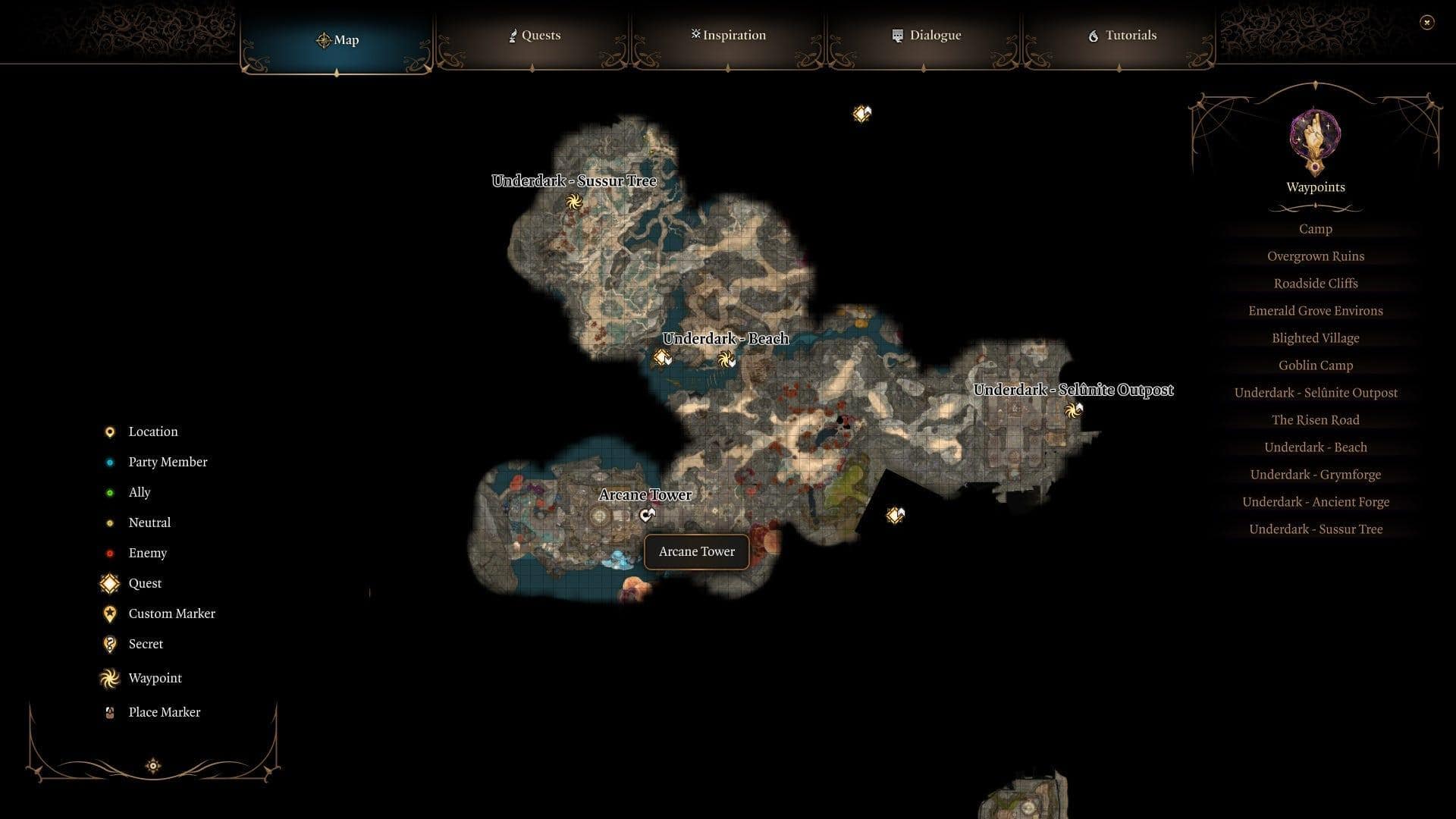Travel to Roadside Cliffs from the list

[x=1315, y=284]
